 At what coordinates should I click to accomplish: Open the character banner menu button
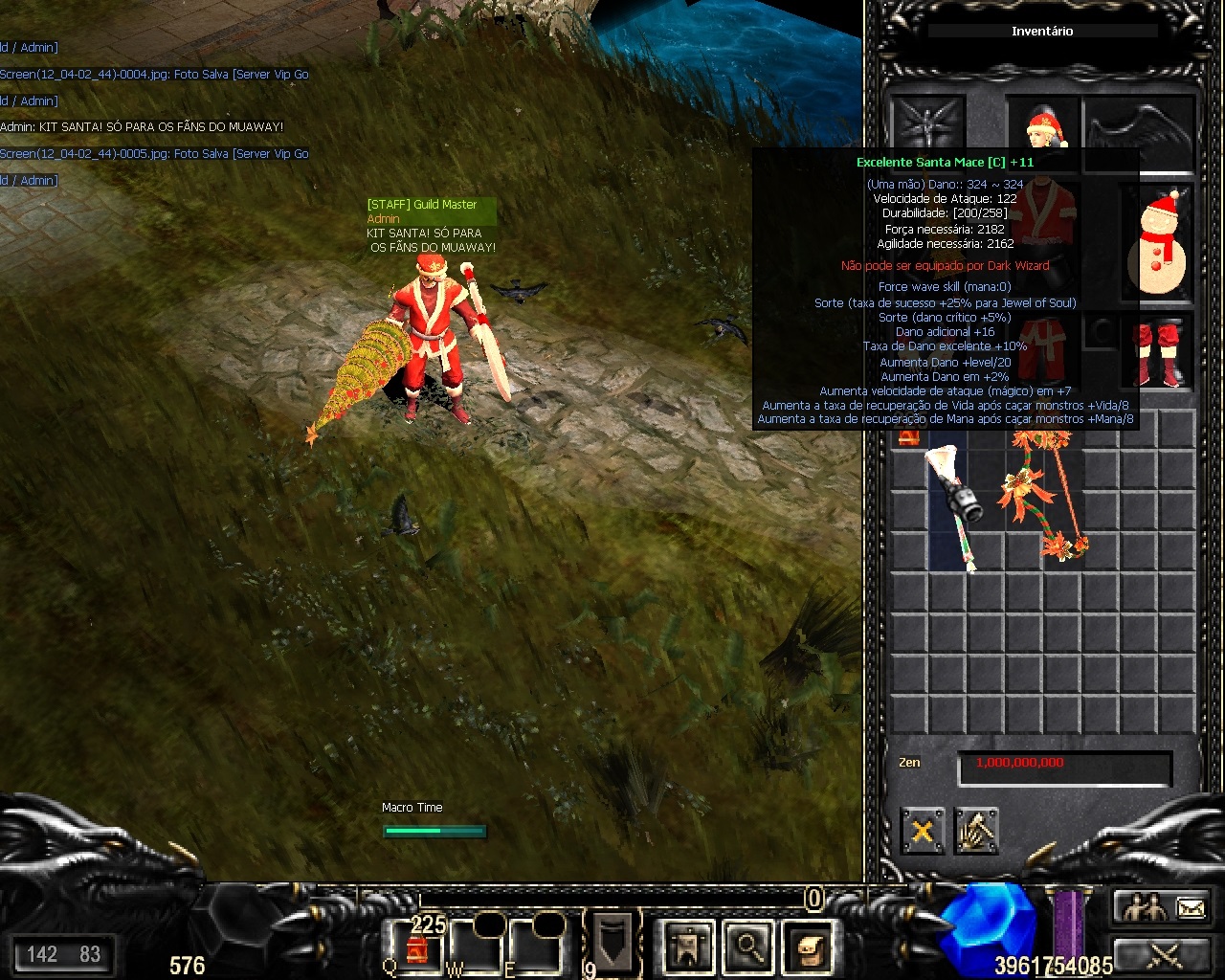[687, 947]
